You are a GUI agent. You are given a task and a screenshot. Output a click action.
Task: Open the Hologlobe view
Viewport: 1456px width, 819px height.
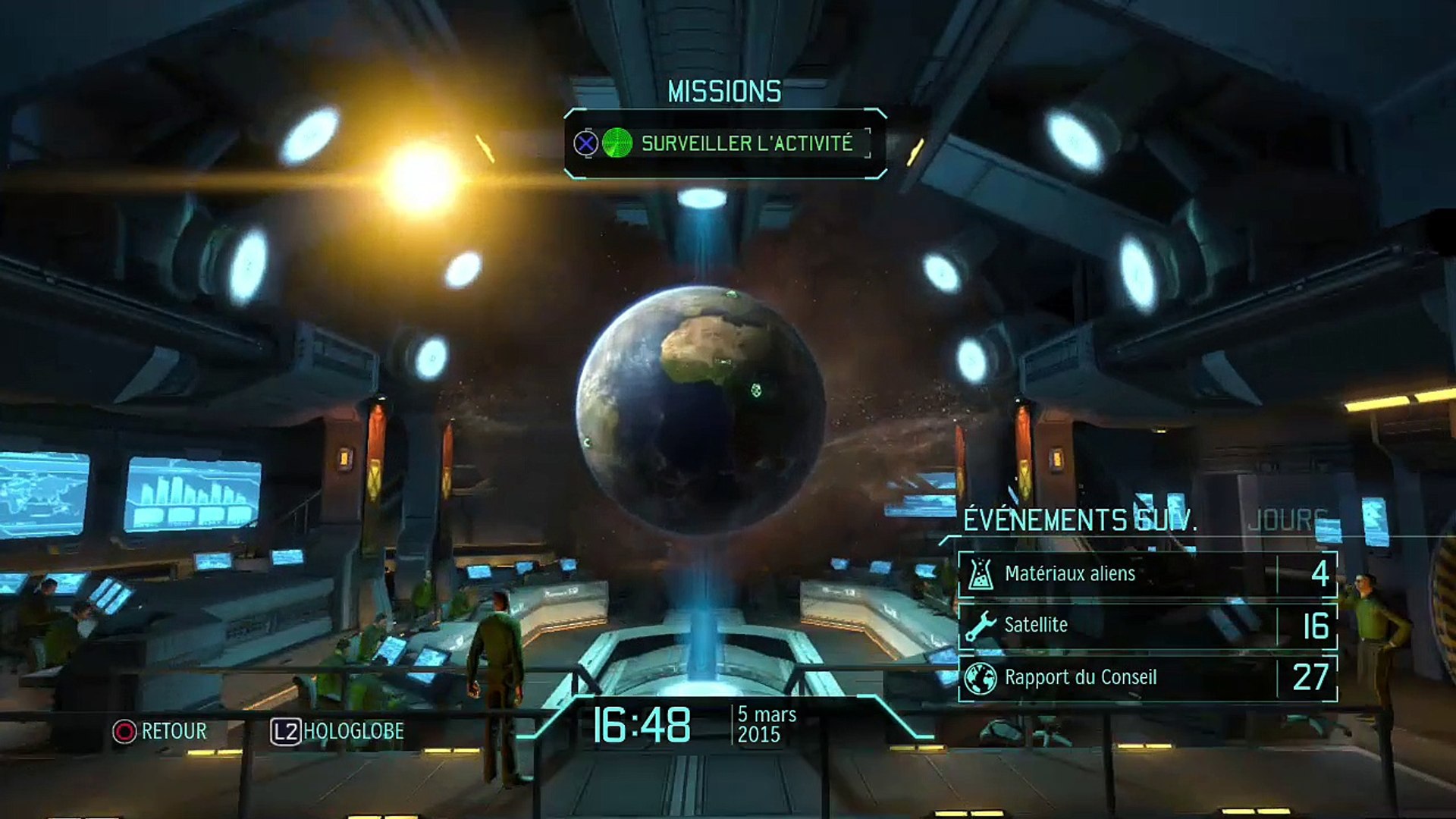[x=338, y=732]
